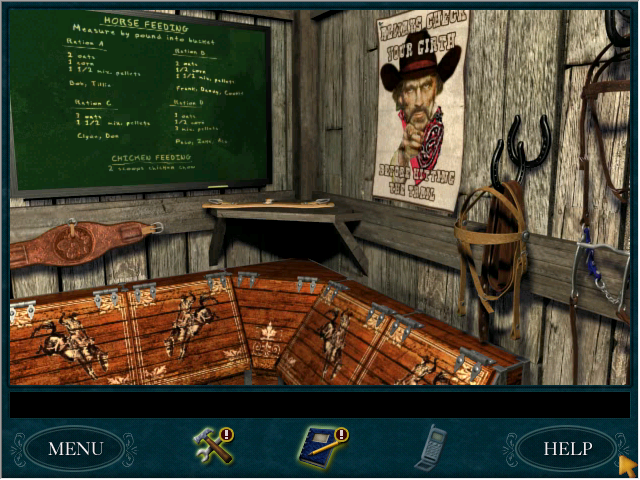Open the hammer and wrench tools icon
Viewport: 640px width, 480px height.
coord(213,445)
